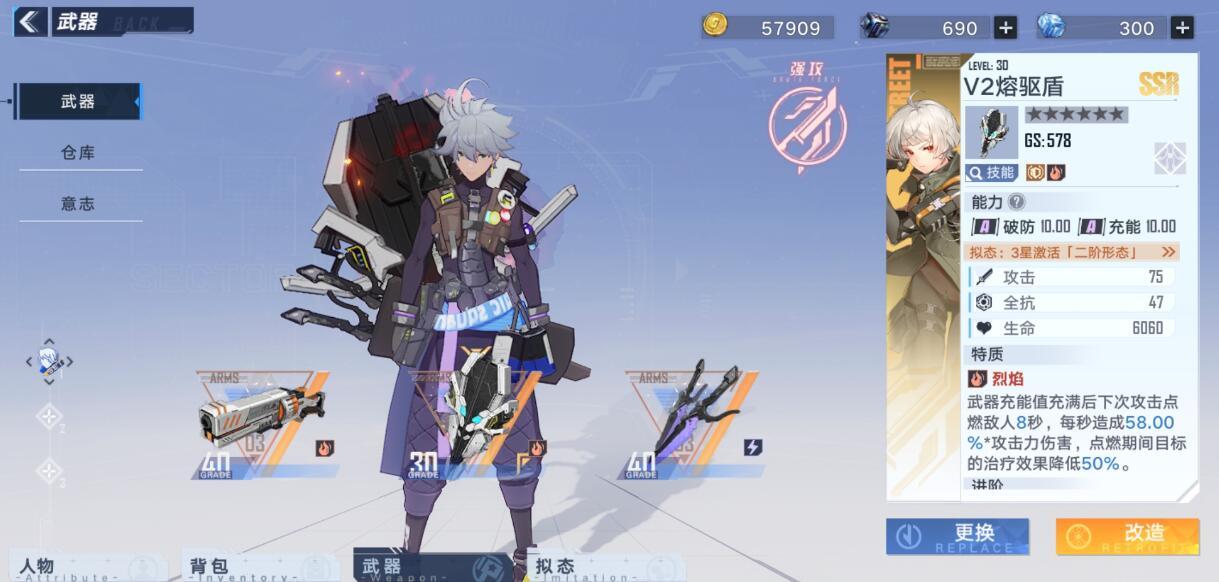Click the 更换 Replace button

pyautogui.click(x=957, y=537)
